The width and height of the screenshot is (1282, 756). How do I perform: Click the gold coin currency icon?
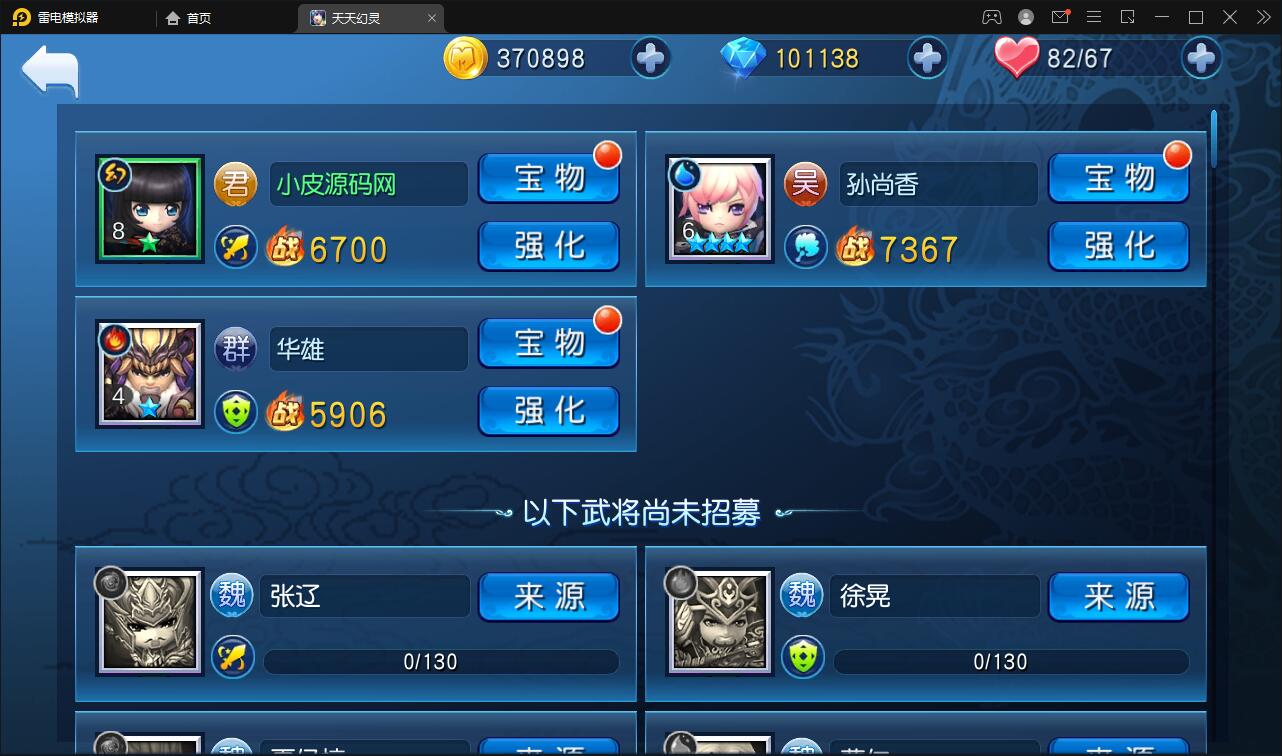tap(466, 58)
